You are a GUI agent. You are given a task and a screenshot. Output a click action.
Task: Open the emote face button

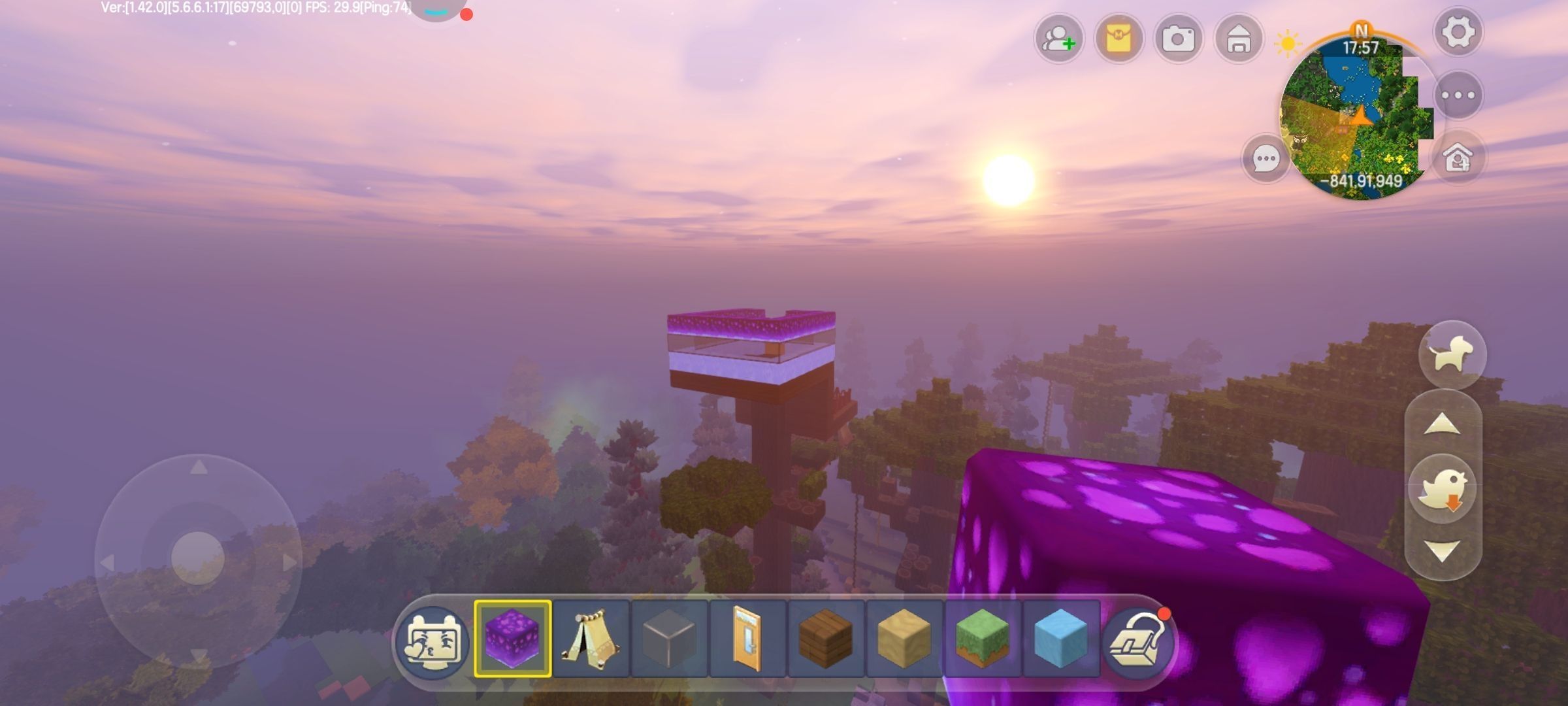pyautogui.click(x=433, y=639)
